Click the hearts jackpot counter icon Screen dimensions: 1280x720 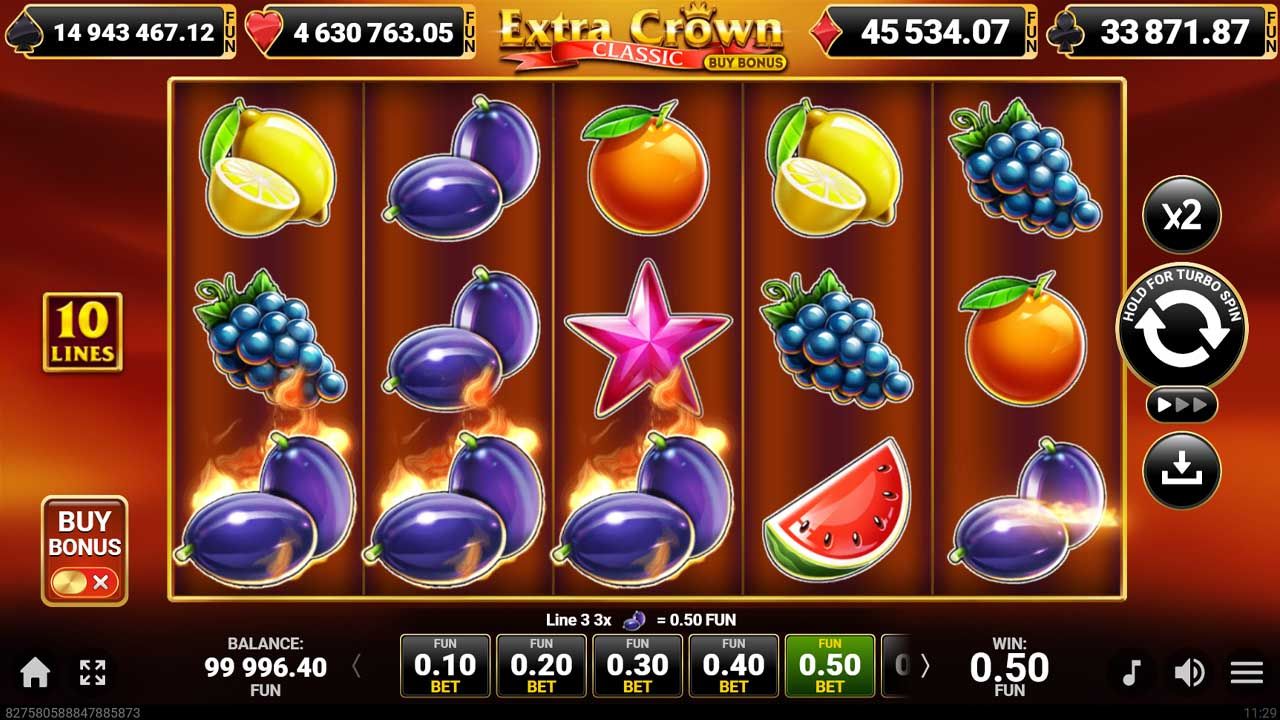264,31
